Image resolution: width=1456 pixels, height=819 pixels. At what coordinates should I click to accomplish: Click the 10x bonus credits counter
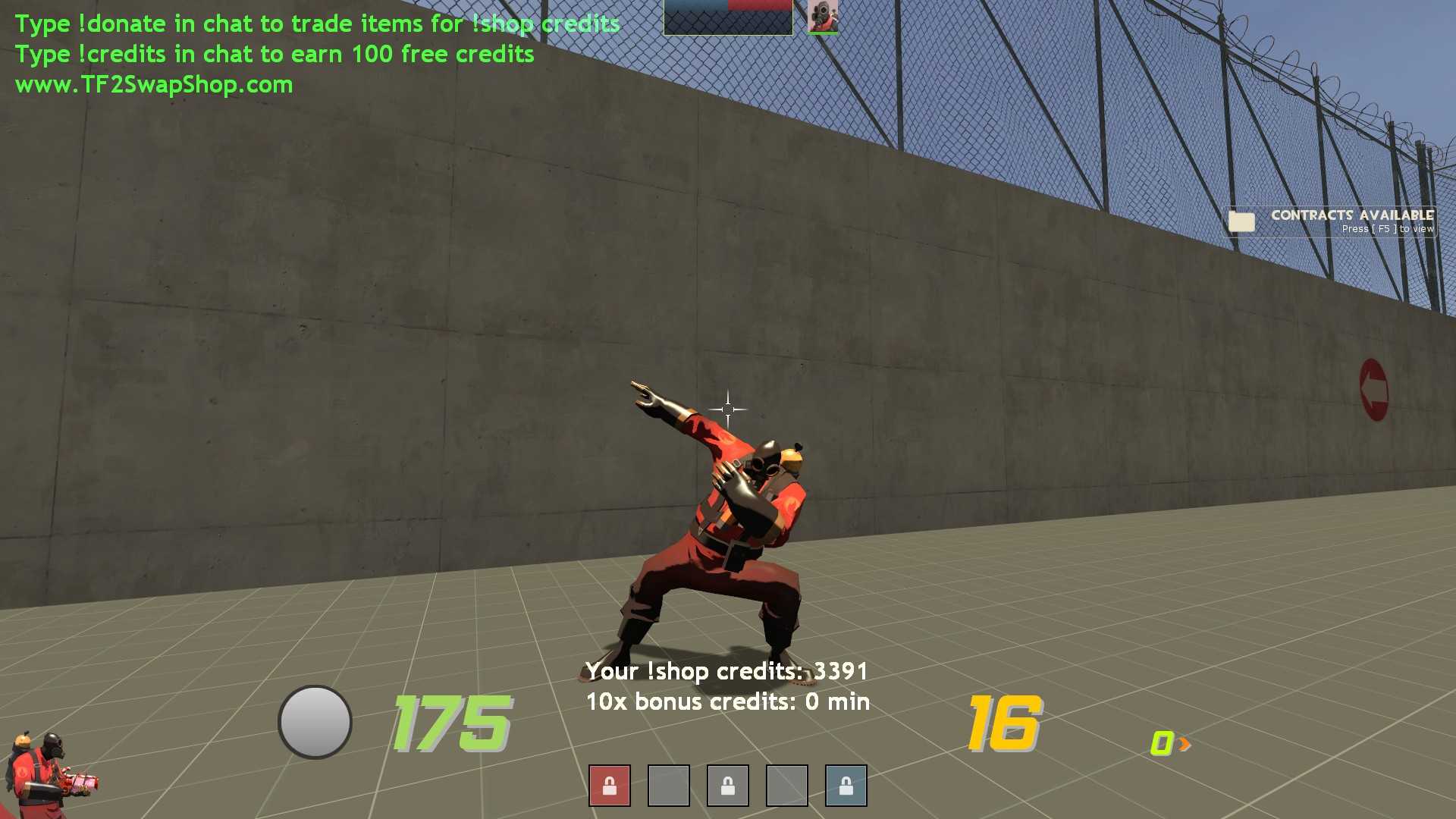click(x=726, y=701)
